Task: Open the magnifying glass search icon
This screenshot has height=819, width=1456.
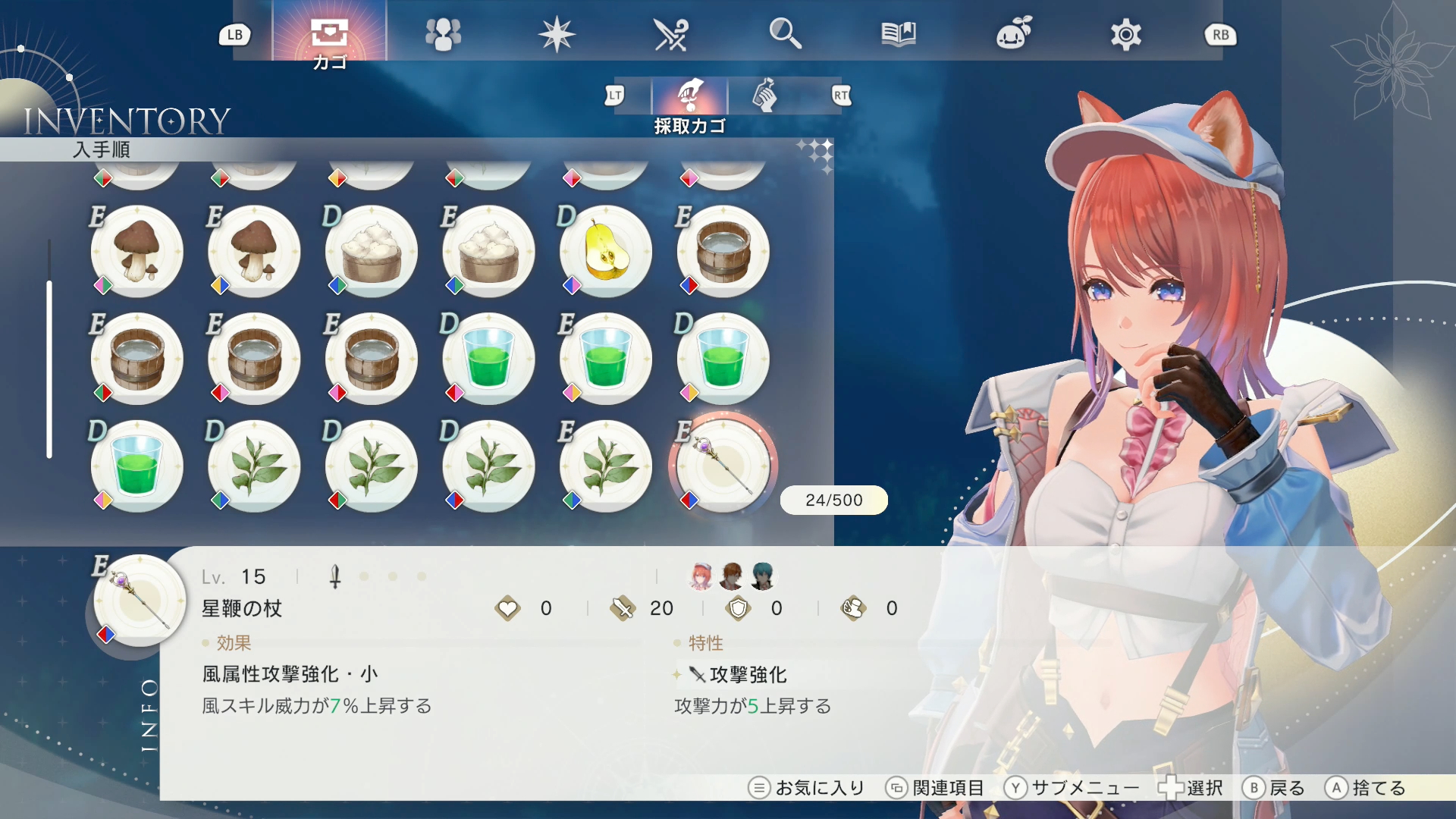Action: 785,33
